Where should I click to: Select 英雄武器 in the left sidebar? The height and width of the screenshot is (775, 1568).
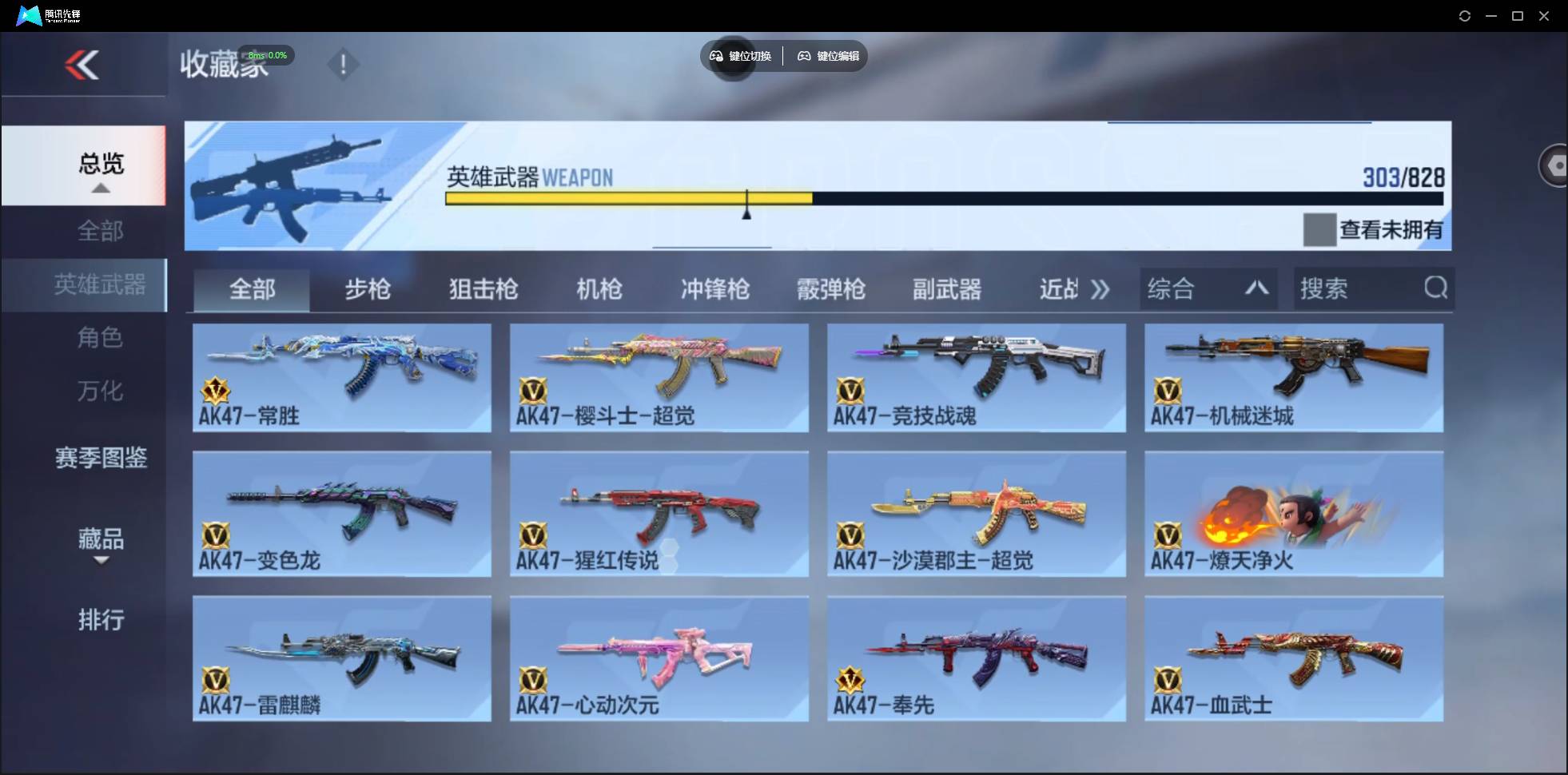[x=101, y=284]
